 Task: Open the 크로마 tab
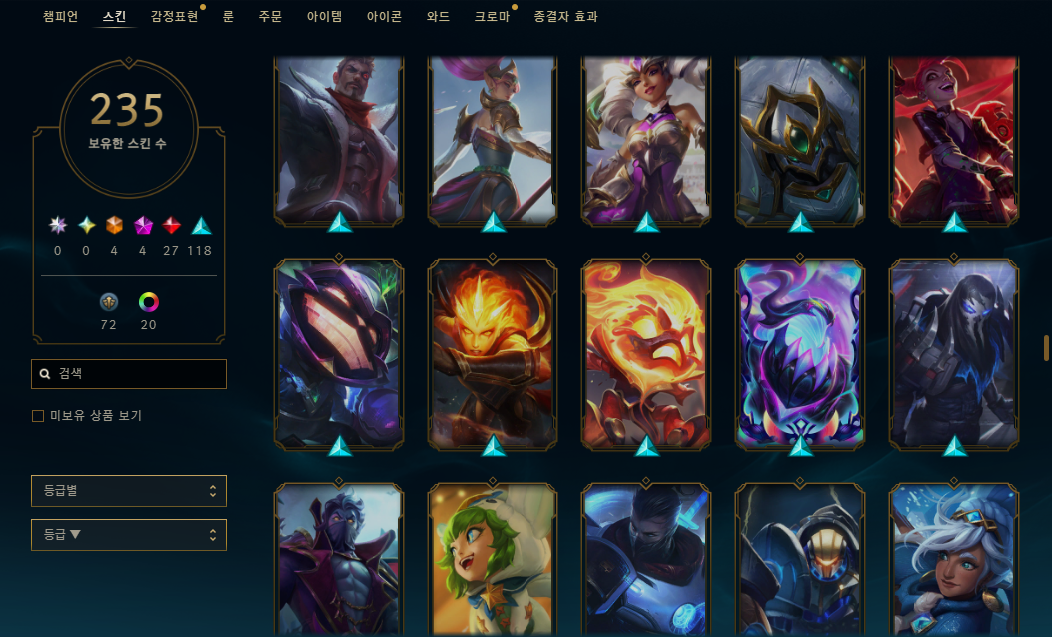coord(492,17)
